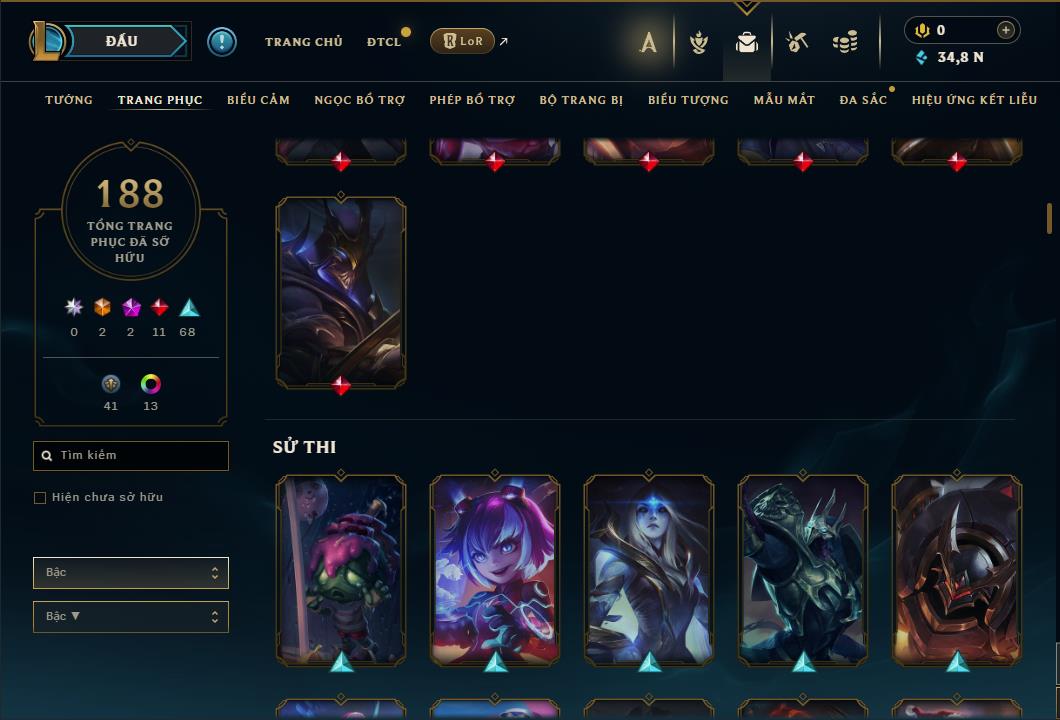Switch to the MẪU MẮT wards tab
The image size is (1060, 720).
(x=784, y=100)
